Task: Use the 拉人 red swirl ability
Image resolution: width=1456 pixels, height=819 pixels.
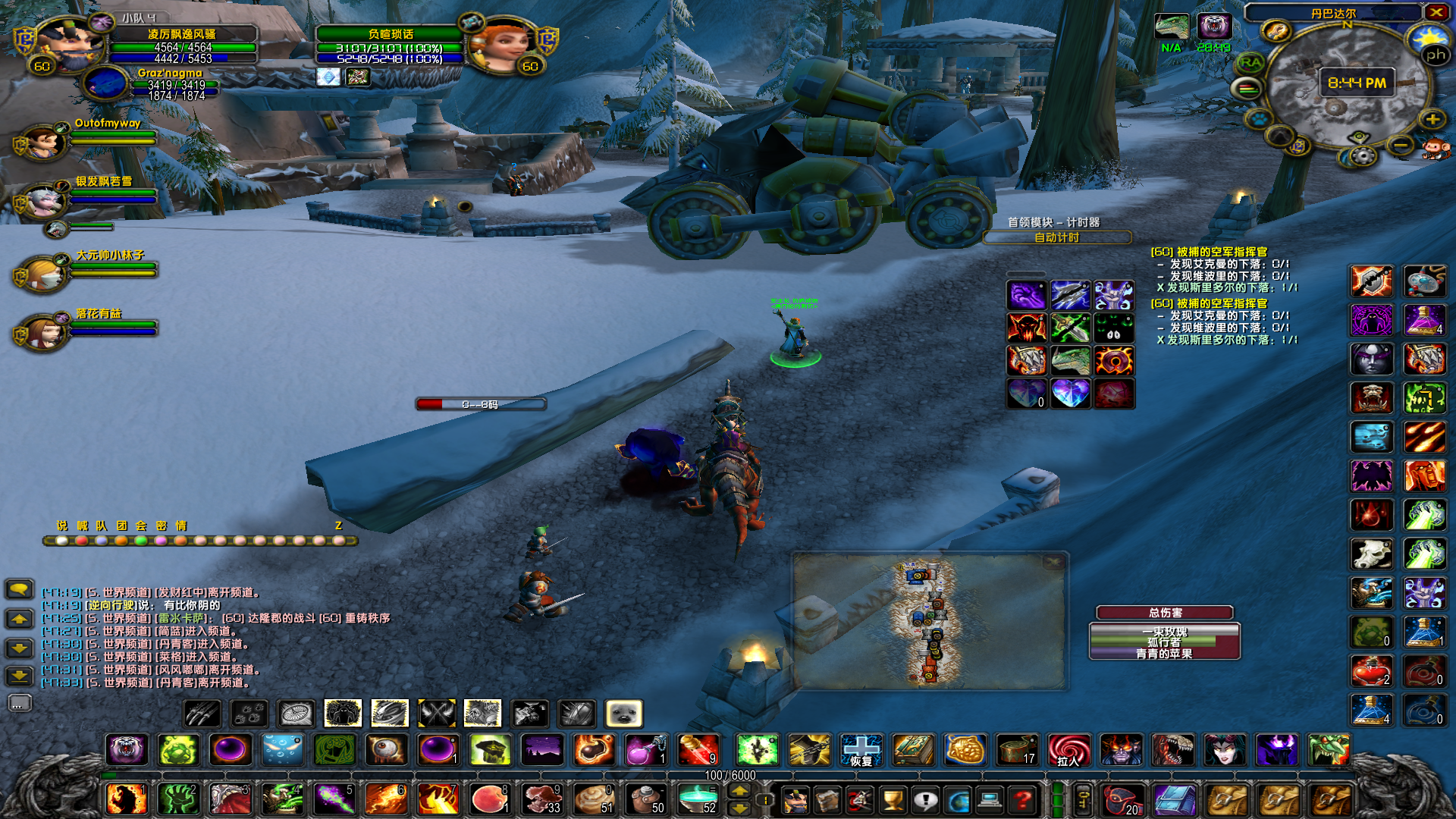Action: [1068, 751]
